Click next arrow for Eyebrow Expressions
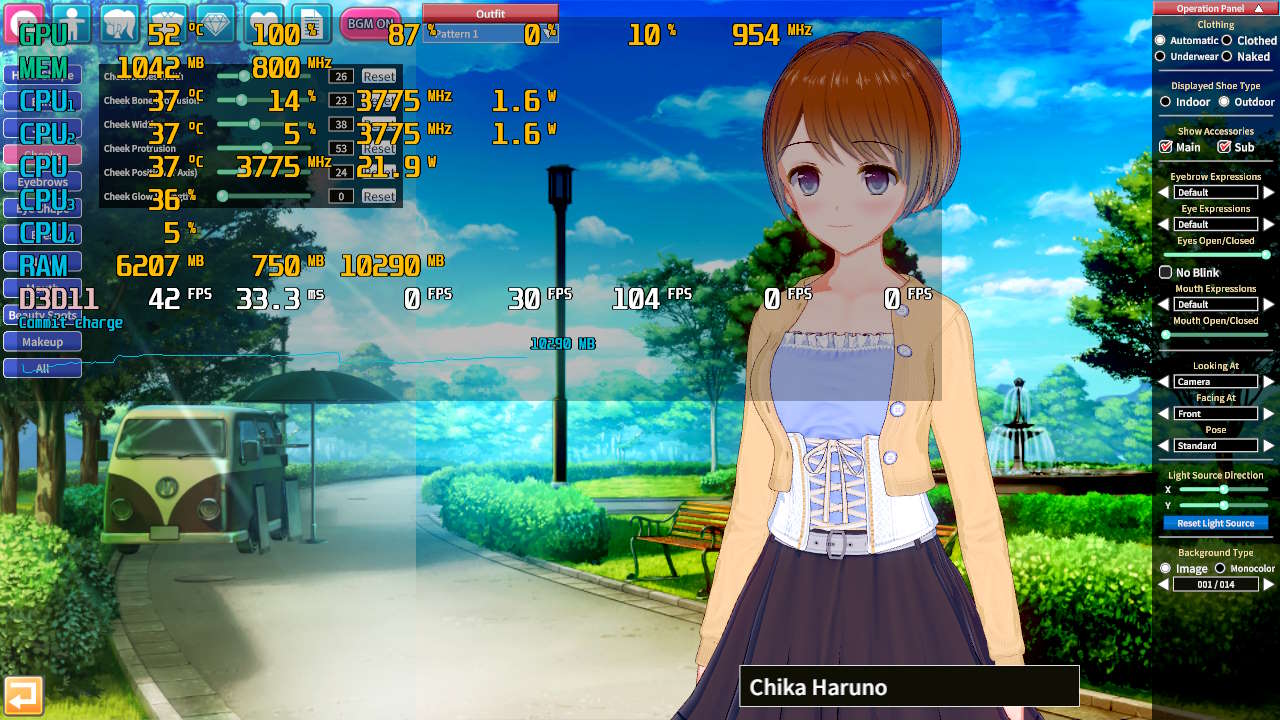Screen dimensions: 1280x720 [x=1269, y=192]
